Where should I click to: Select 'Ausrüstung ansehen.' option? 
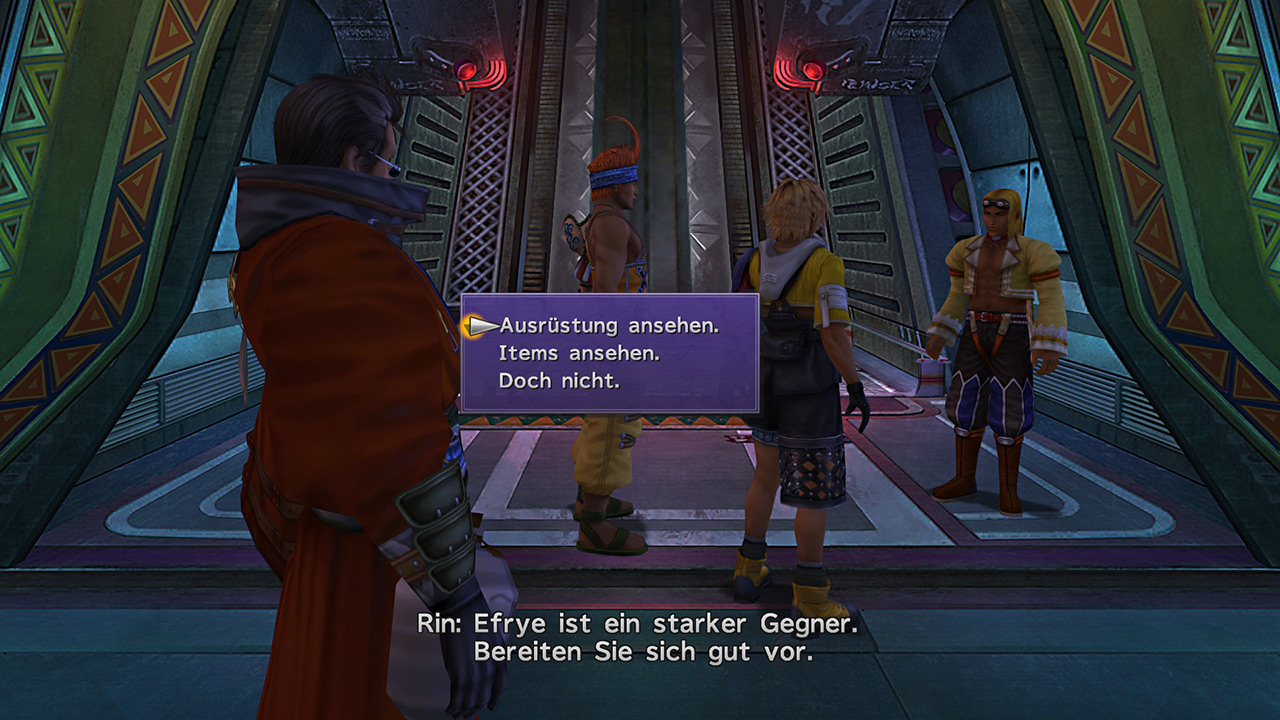609,325
